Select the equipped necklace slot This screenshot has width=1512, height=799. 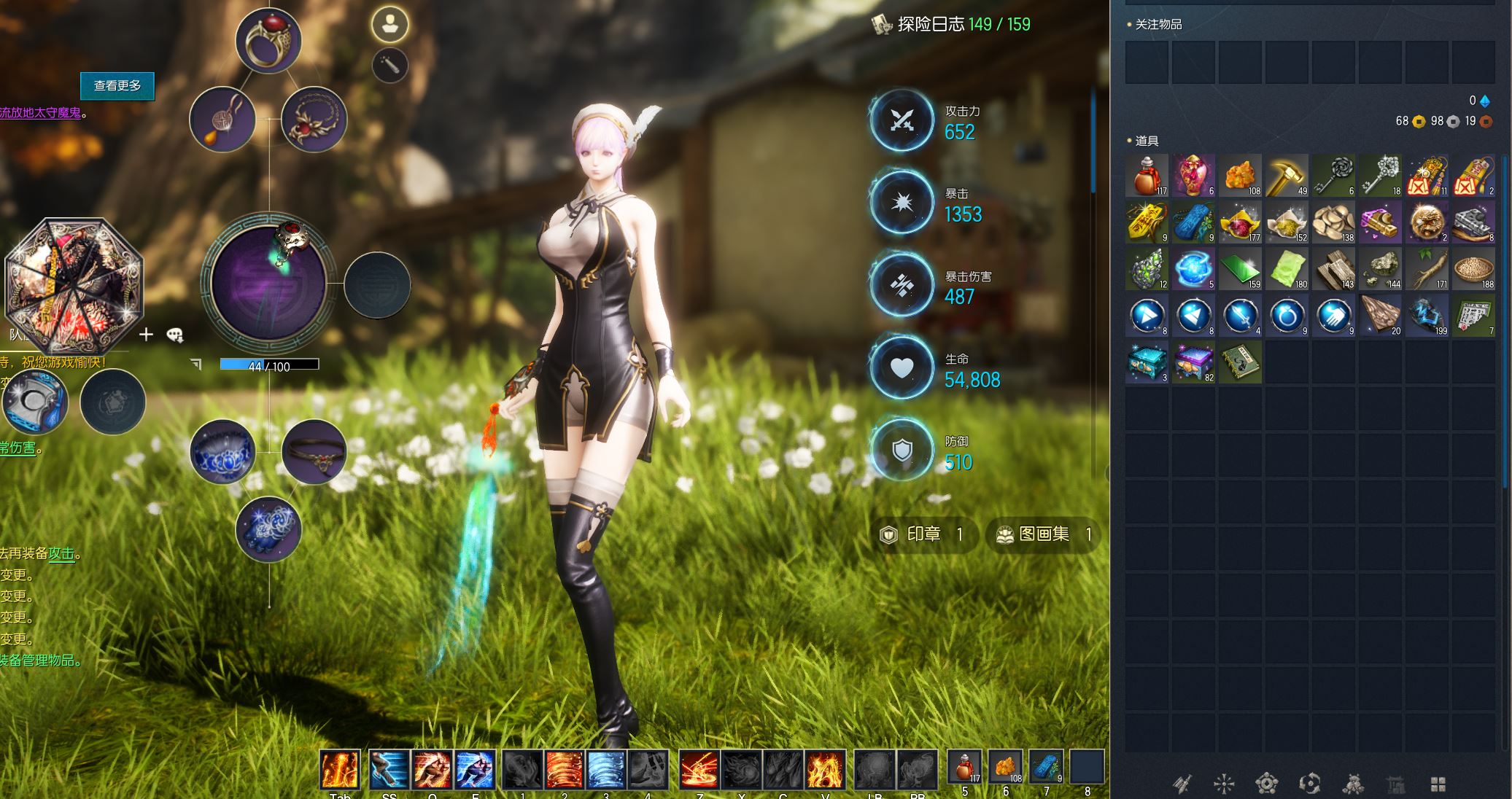coord(314,120)
